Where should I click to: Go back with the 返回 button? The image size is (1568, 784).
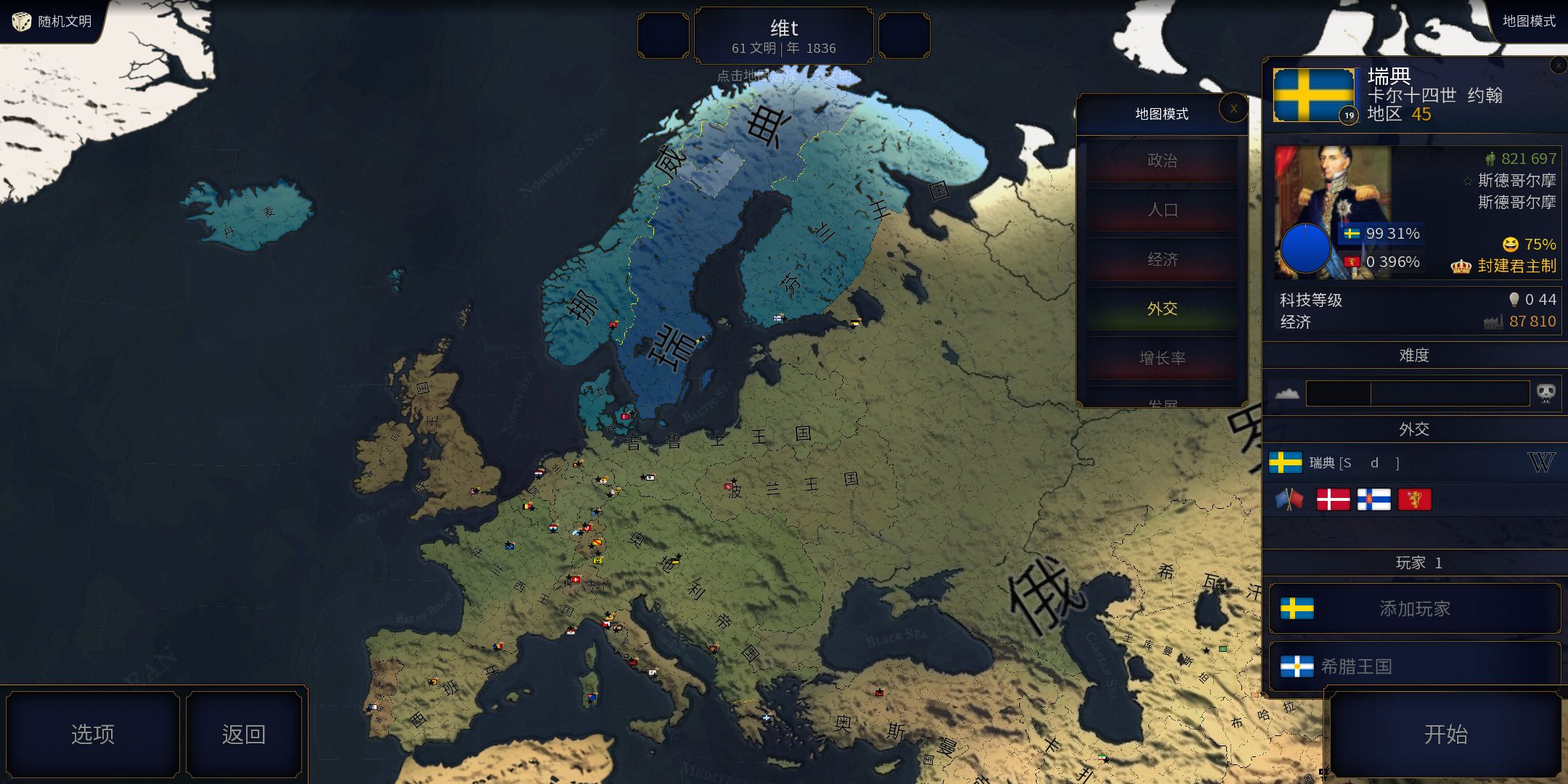coord(243,734)
